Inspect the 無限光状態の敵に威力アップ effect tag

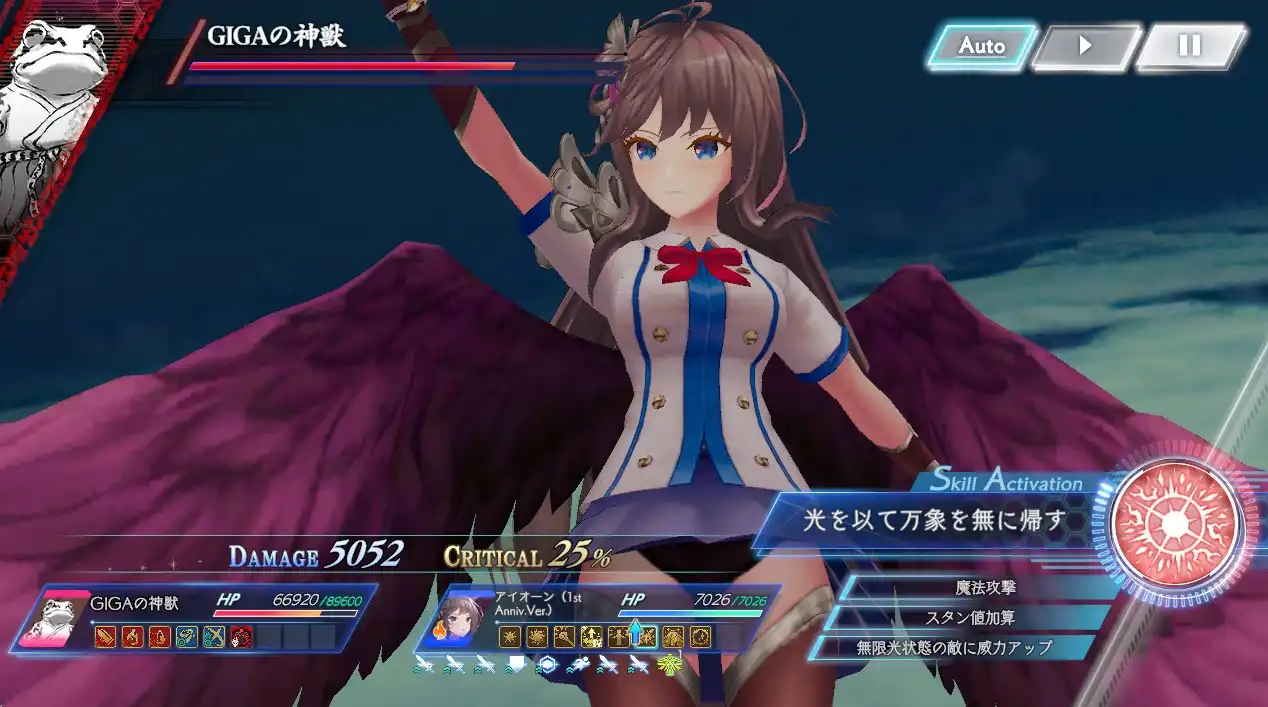[x=954, y=648]
